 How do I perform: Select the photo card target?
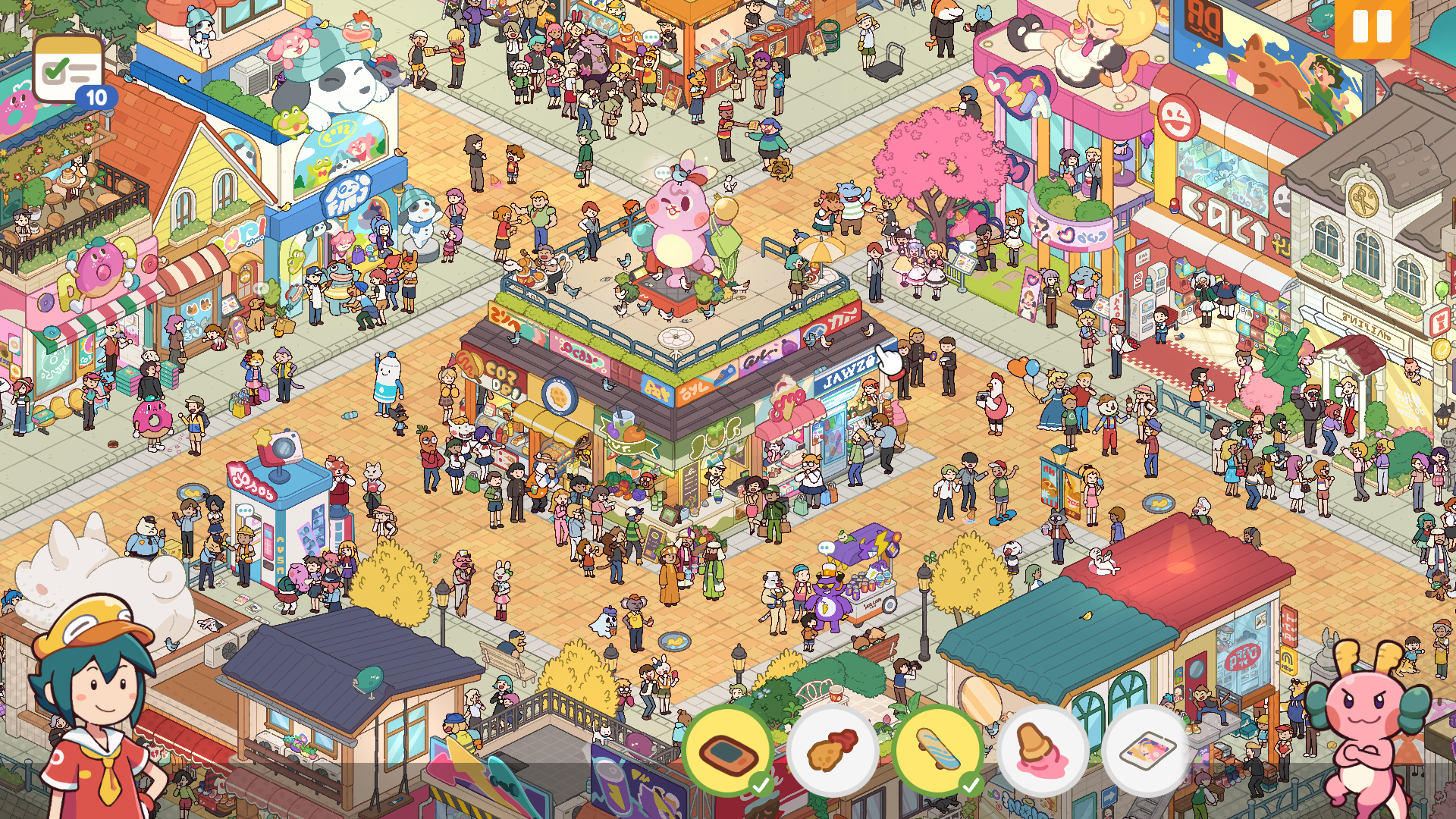click(1147, 750)
